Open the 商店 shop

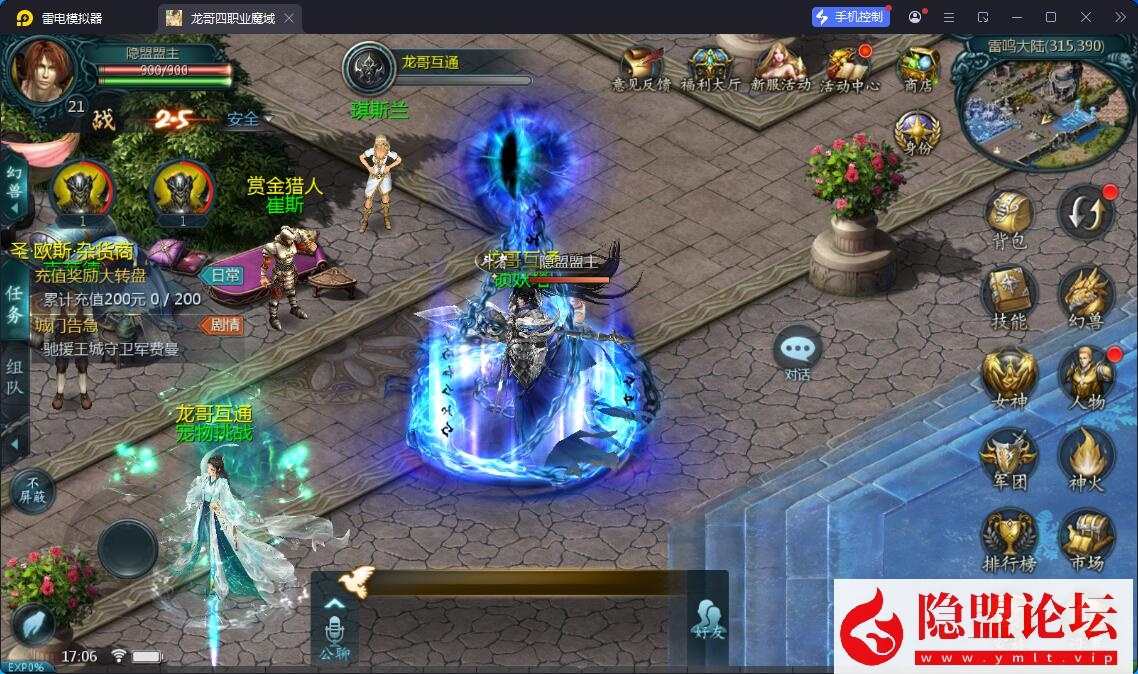click(x=917, y=69)
